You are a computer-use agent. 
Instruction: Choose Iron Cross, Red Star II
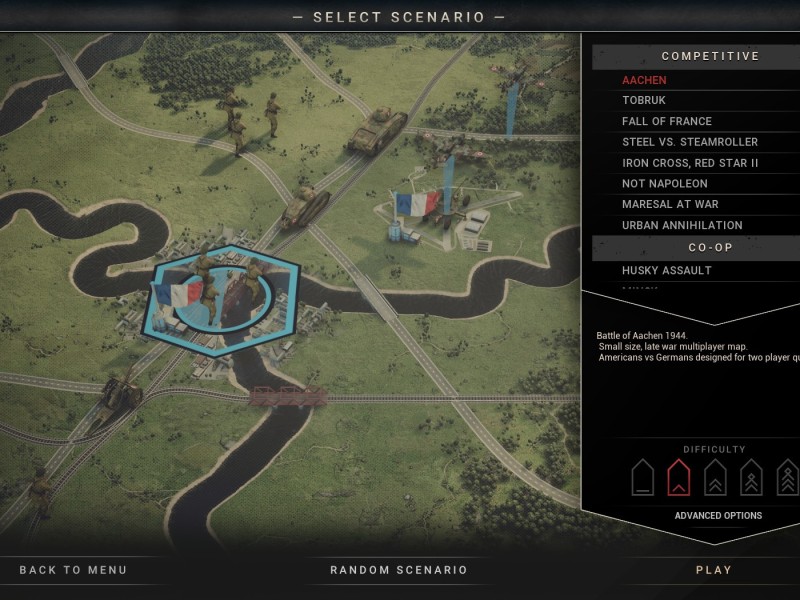690,163
